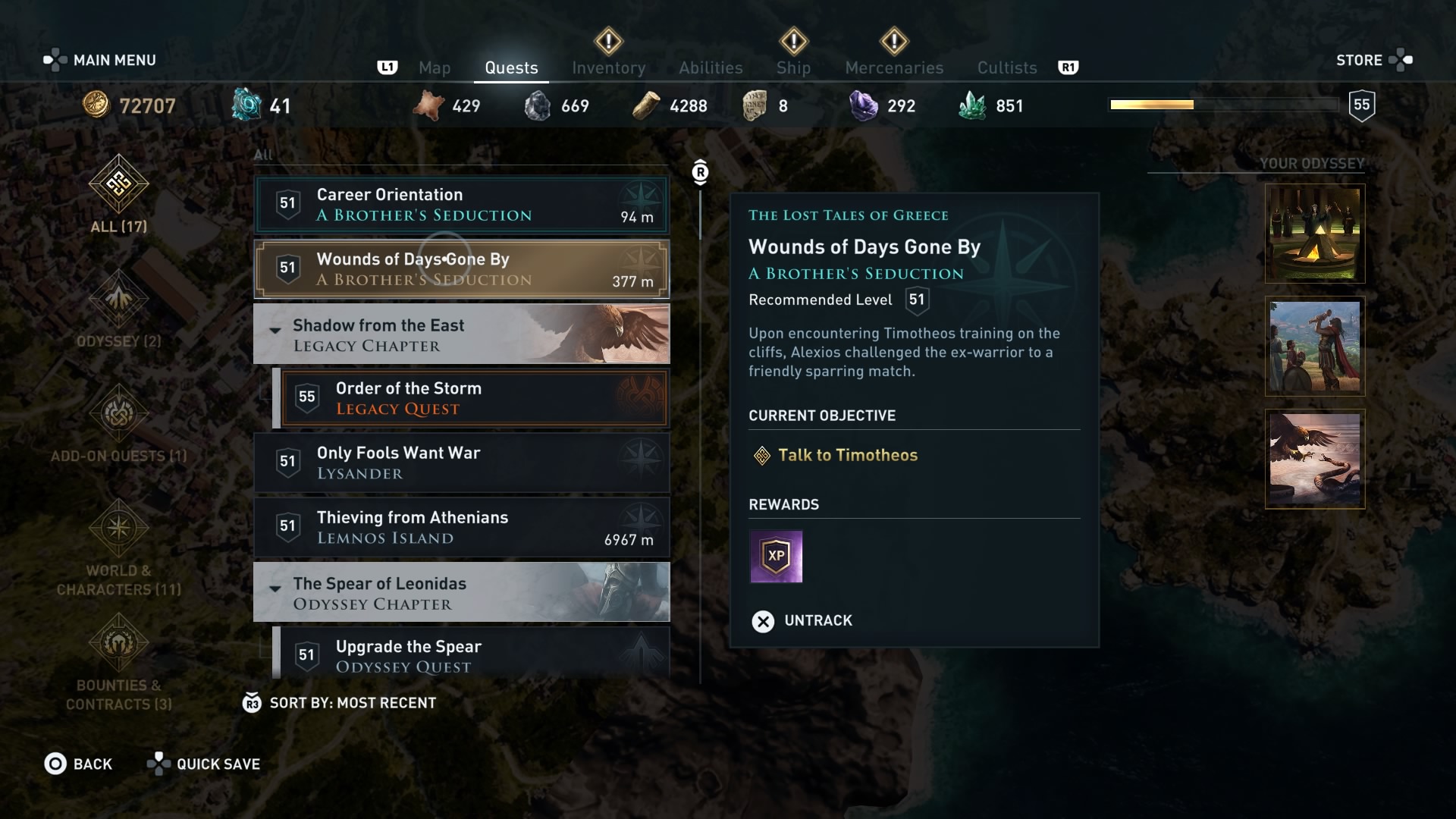1456x819 pixels.
Task: Open the All quest filter dropdown
Action: pyautogui.click(x=263, y=154)
